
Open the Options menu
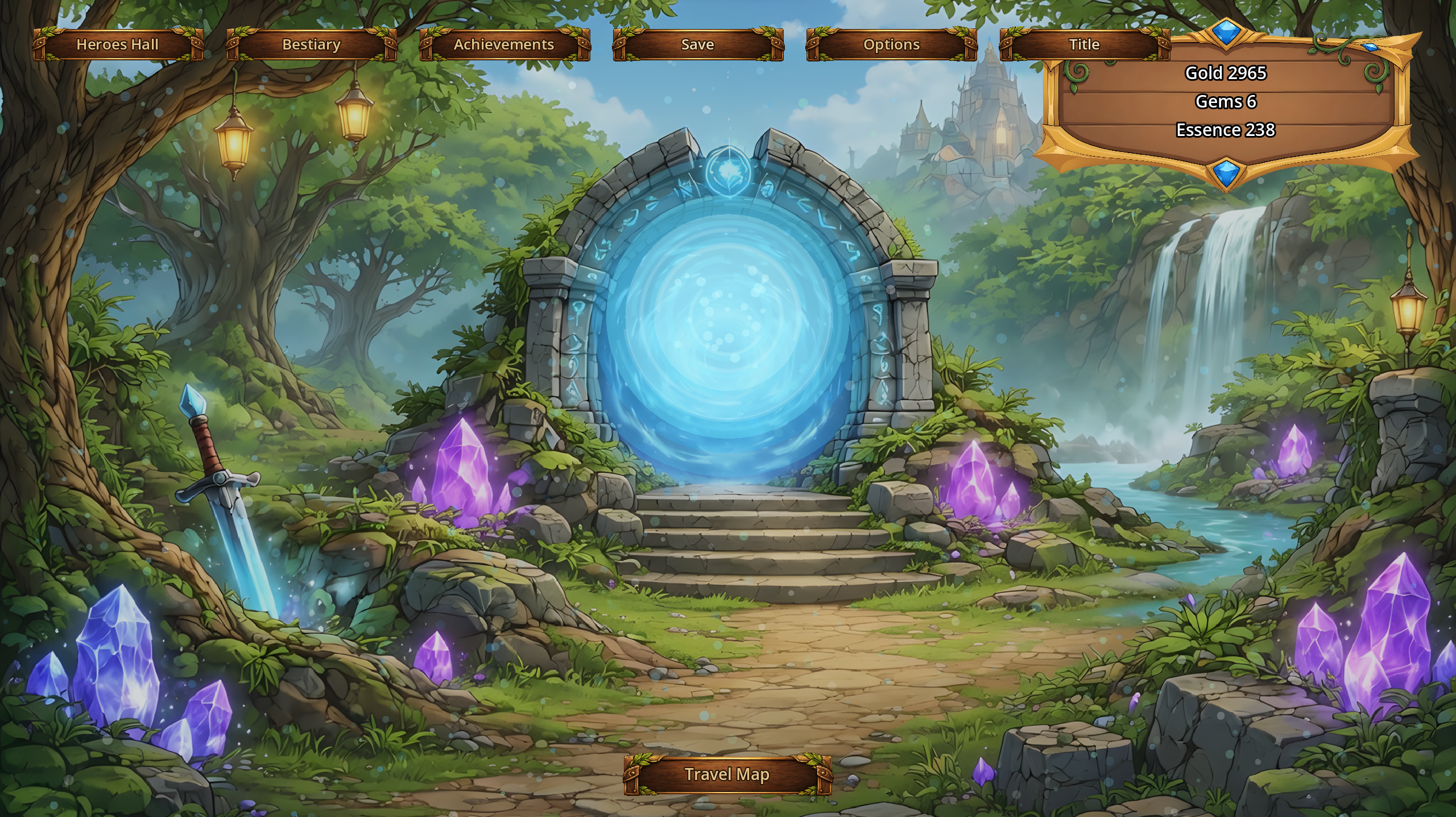891,45
